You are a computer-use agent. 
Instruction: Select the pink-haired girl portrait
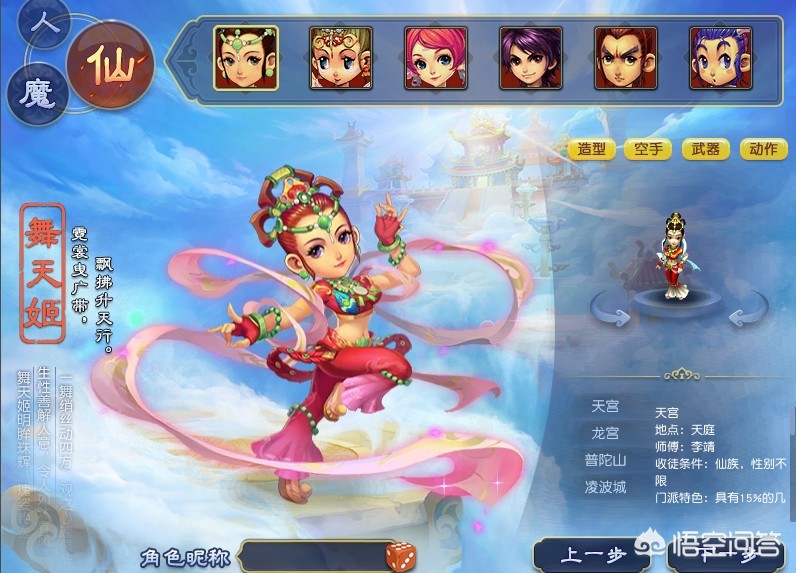[435, 57]
